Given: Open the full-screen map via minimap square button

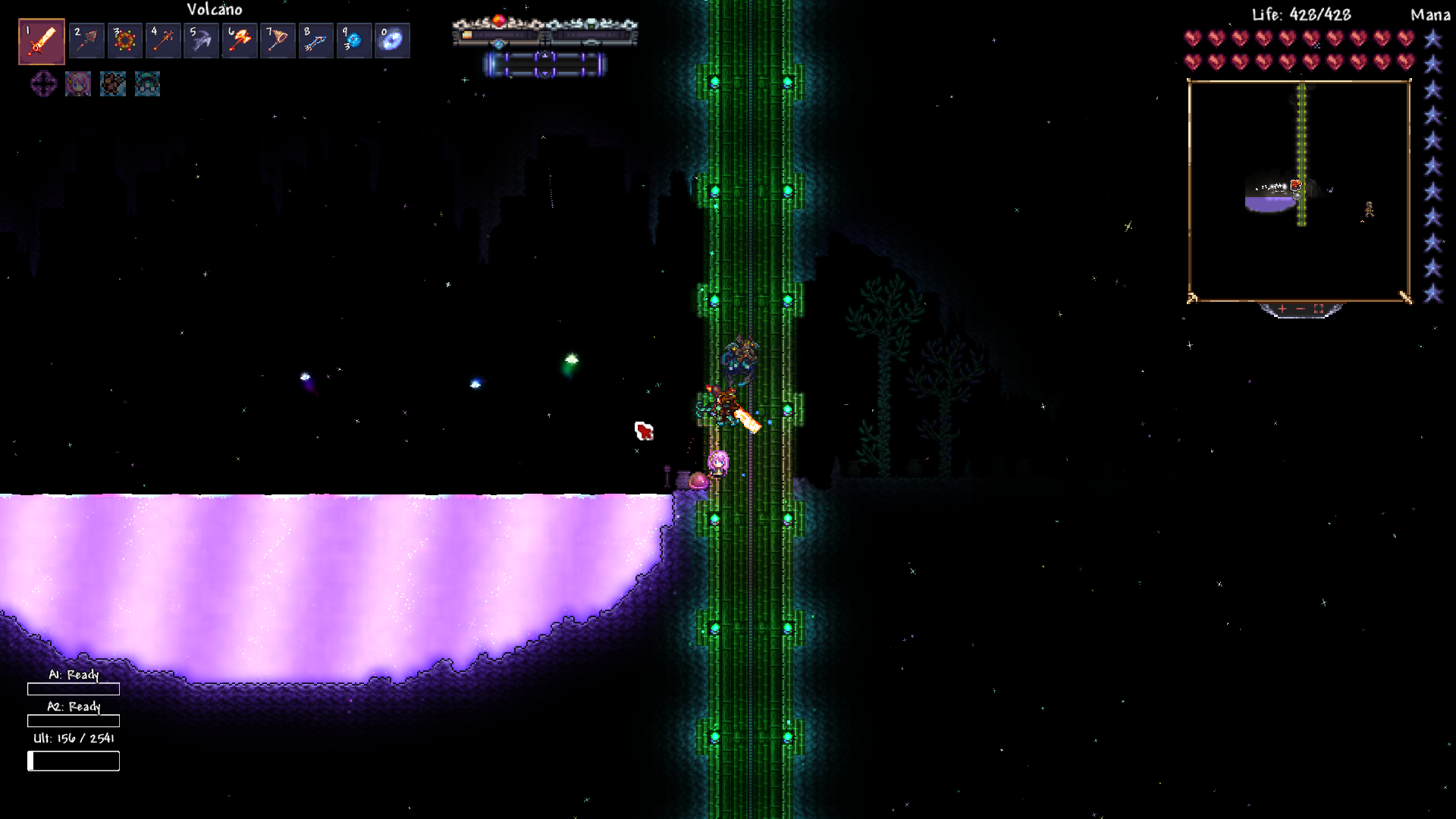Looking at the screenshot, I should point(1319,309).
